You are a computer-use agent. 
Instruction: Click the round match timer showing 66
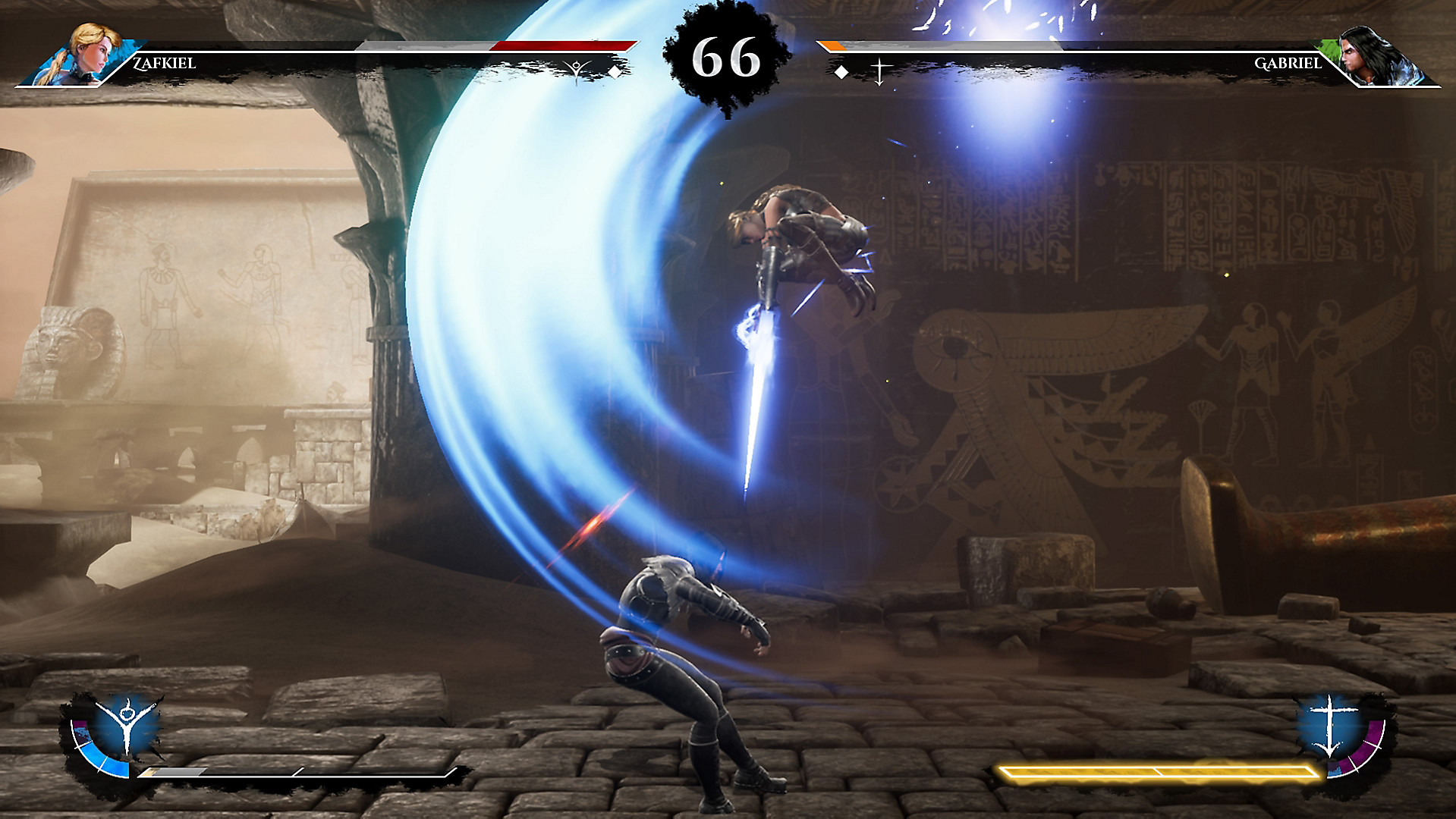click(x=725, y=55)
